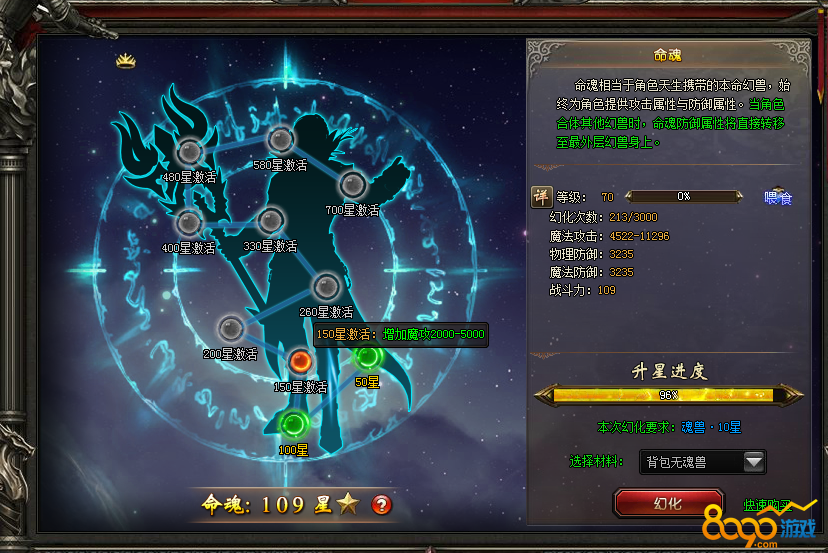Click the golden crown icon
The height and width of the screenshot is (553, 828).
[x=126, y=61]
